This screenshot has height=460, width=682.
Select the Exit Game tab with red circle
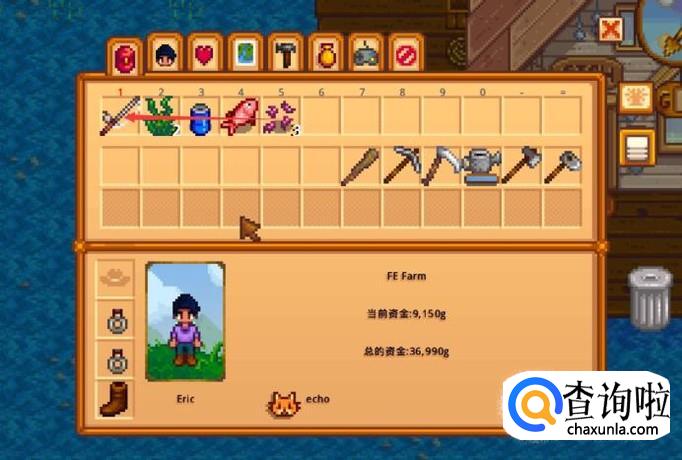click(x=405, y=56)
